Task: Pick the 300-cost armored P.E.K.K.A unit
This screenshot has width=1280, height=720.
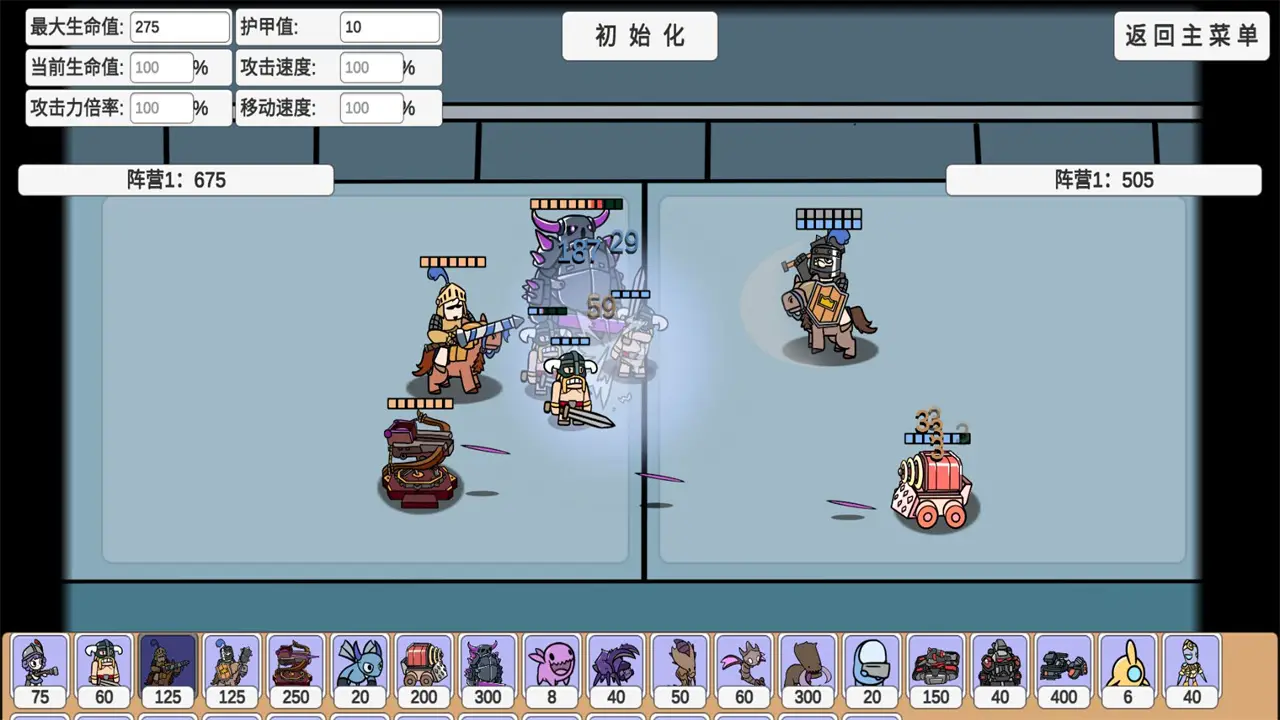Action: [487, 670]
